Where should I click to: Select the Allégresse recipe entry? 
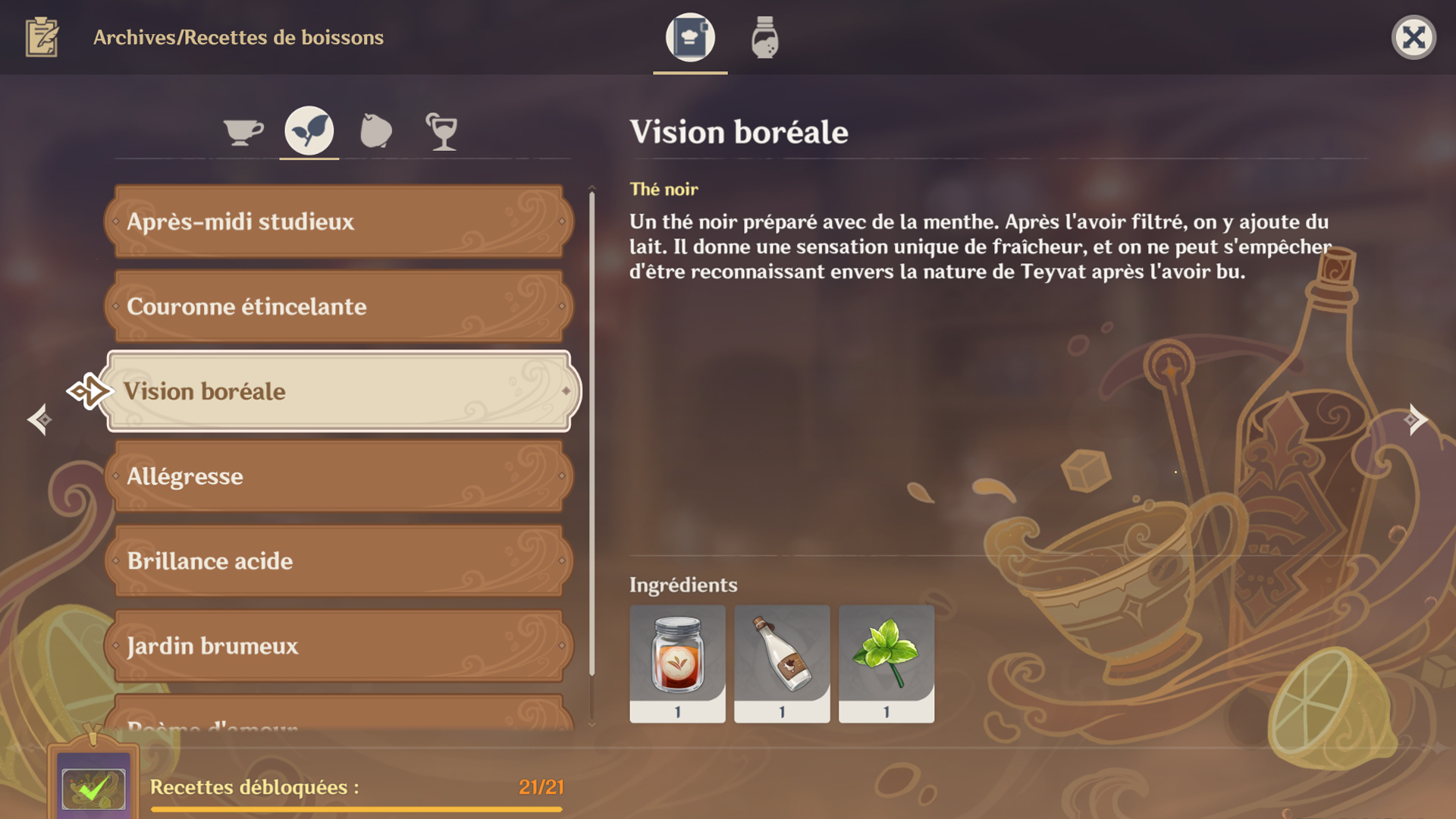point(337,476)
